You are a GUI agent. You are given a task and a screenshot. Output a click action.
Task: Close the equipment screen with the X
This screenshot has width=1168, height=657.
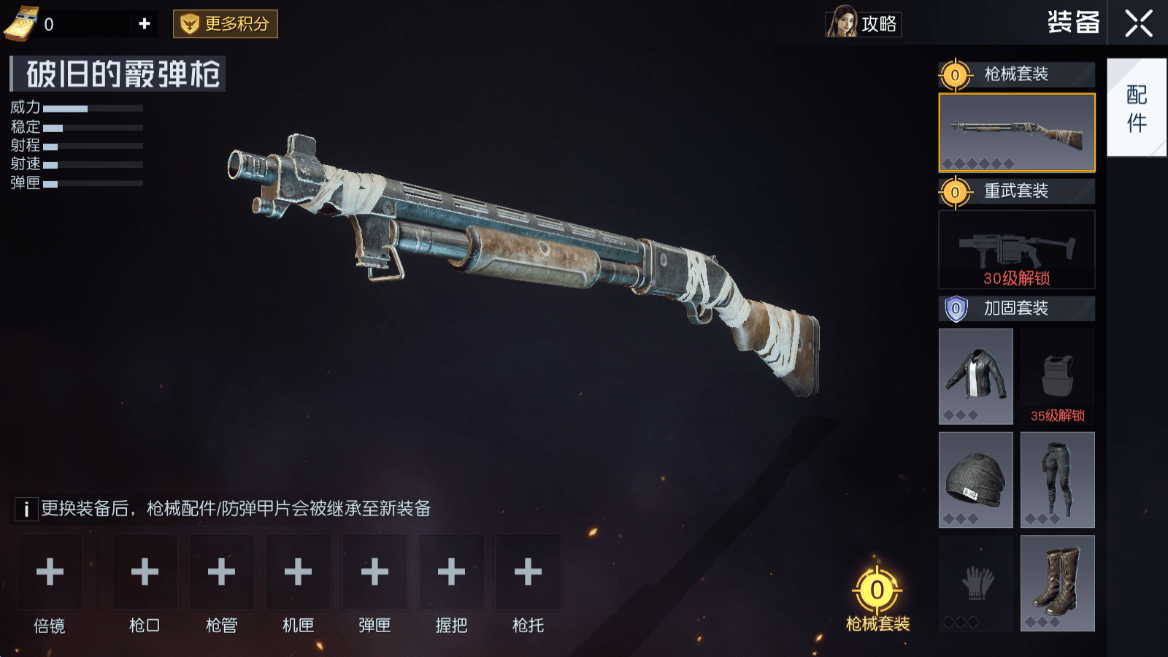point(1138,23)
